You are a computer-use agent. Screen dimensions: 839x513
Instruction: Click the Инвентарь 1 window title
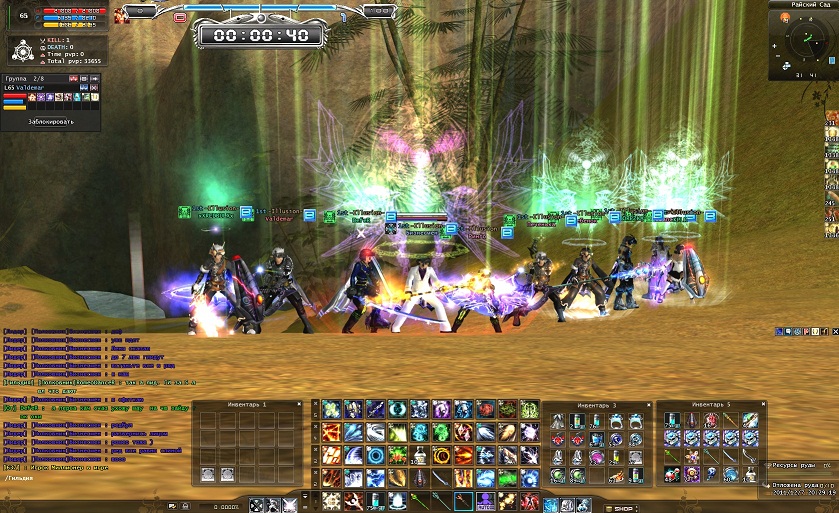click(x=248, y=404)
